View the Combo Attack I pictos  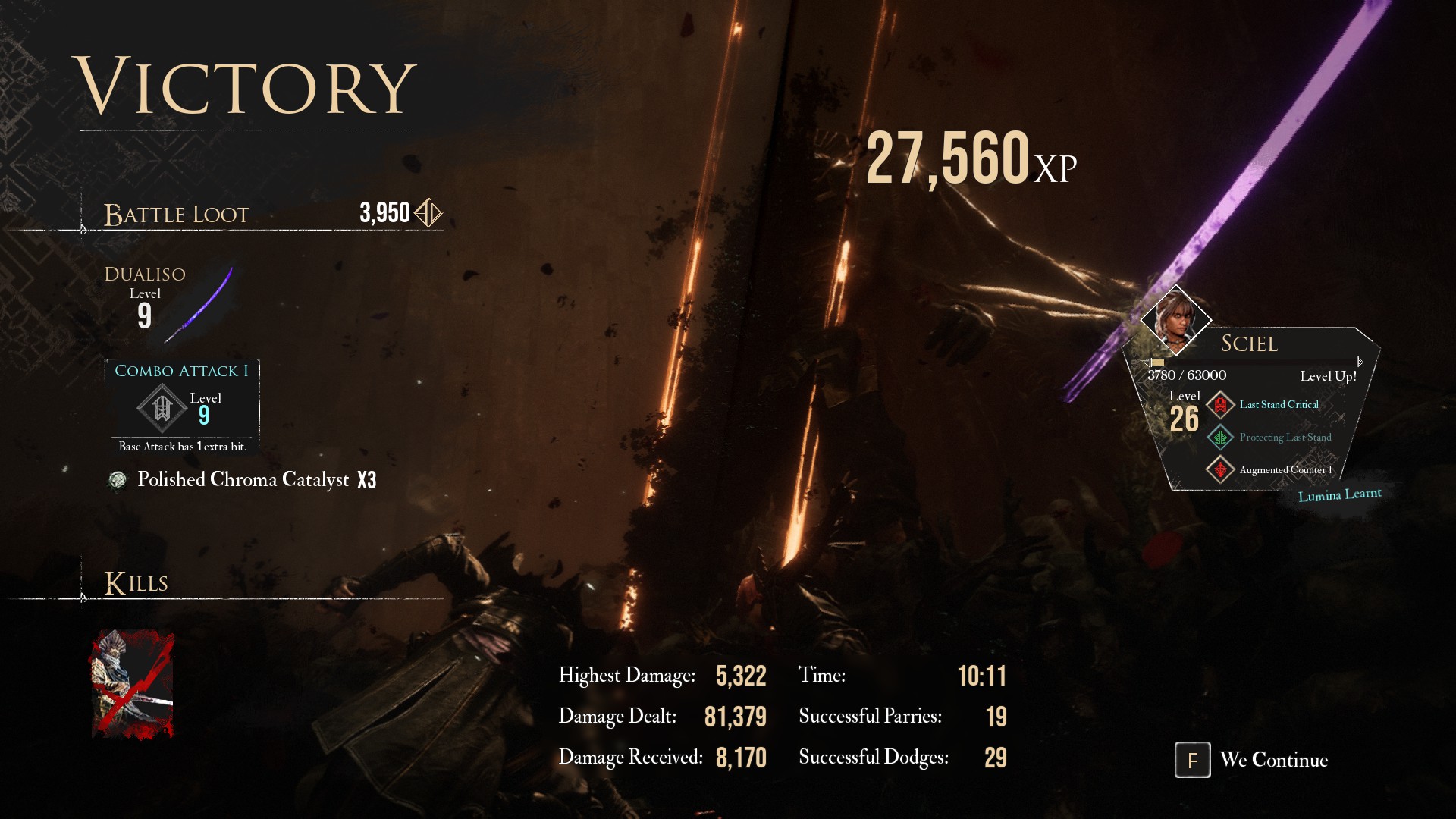tap(182, 406)
